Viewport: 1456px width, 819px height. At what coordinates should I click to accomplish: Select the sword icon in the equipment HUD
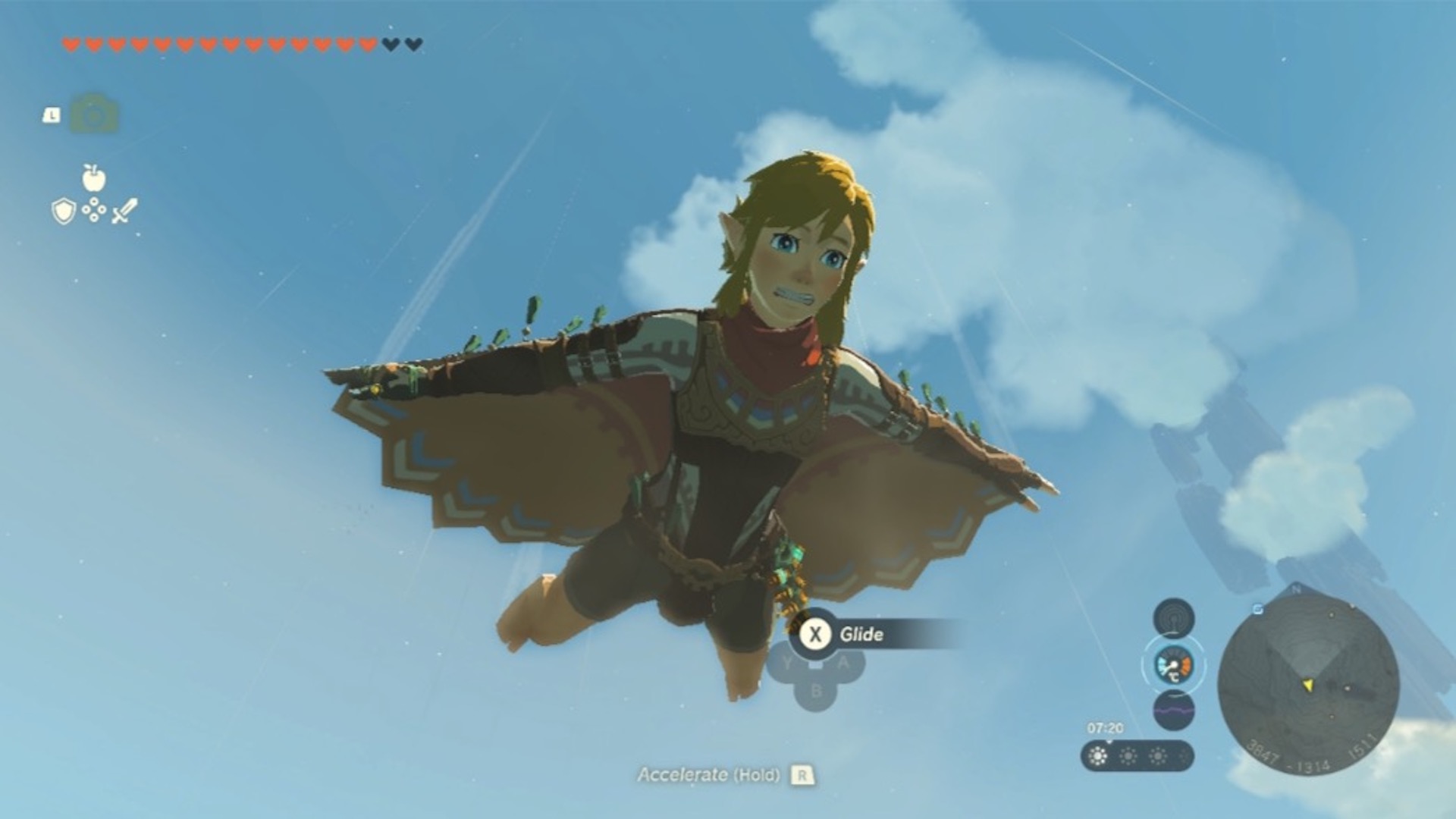[123, 211]
